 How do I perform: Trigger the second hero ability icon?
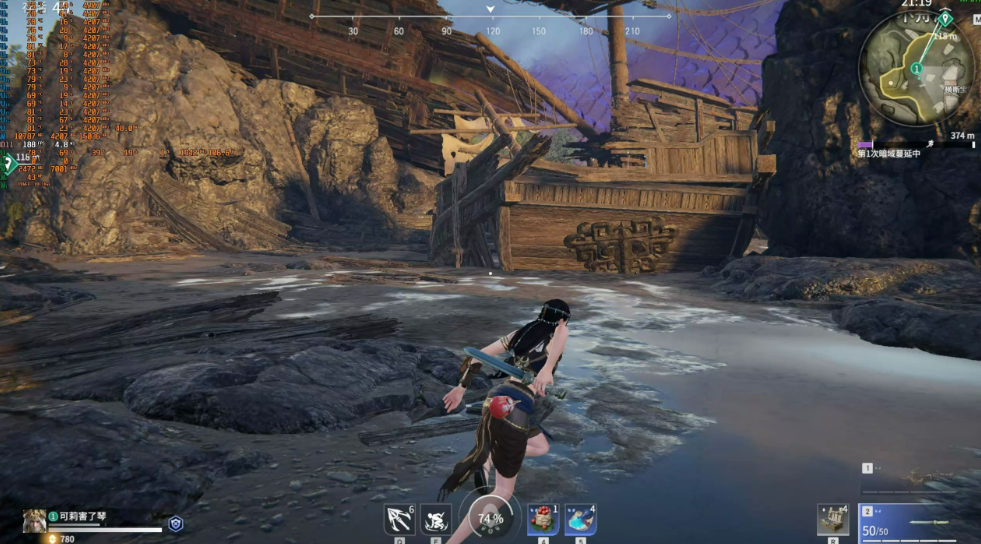[x=435, y=519]
